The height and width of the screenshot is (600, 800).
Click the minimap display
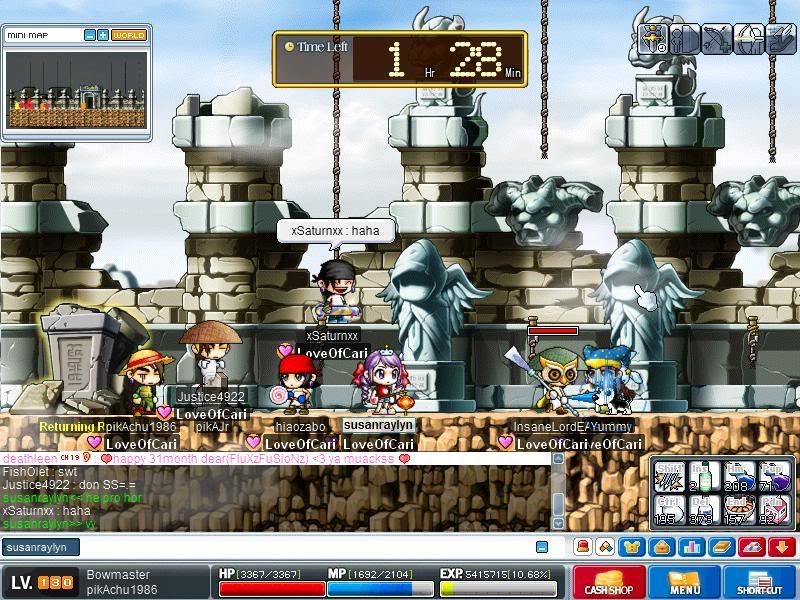[77, 90]
